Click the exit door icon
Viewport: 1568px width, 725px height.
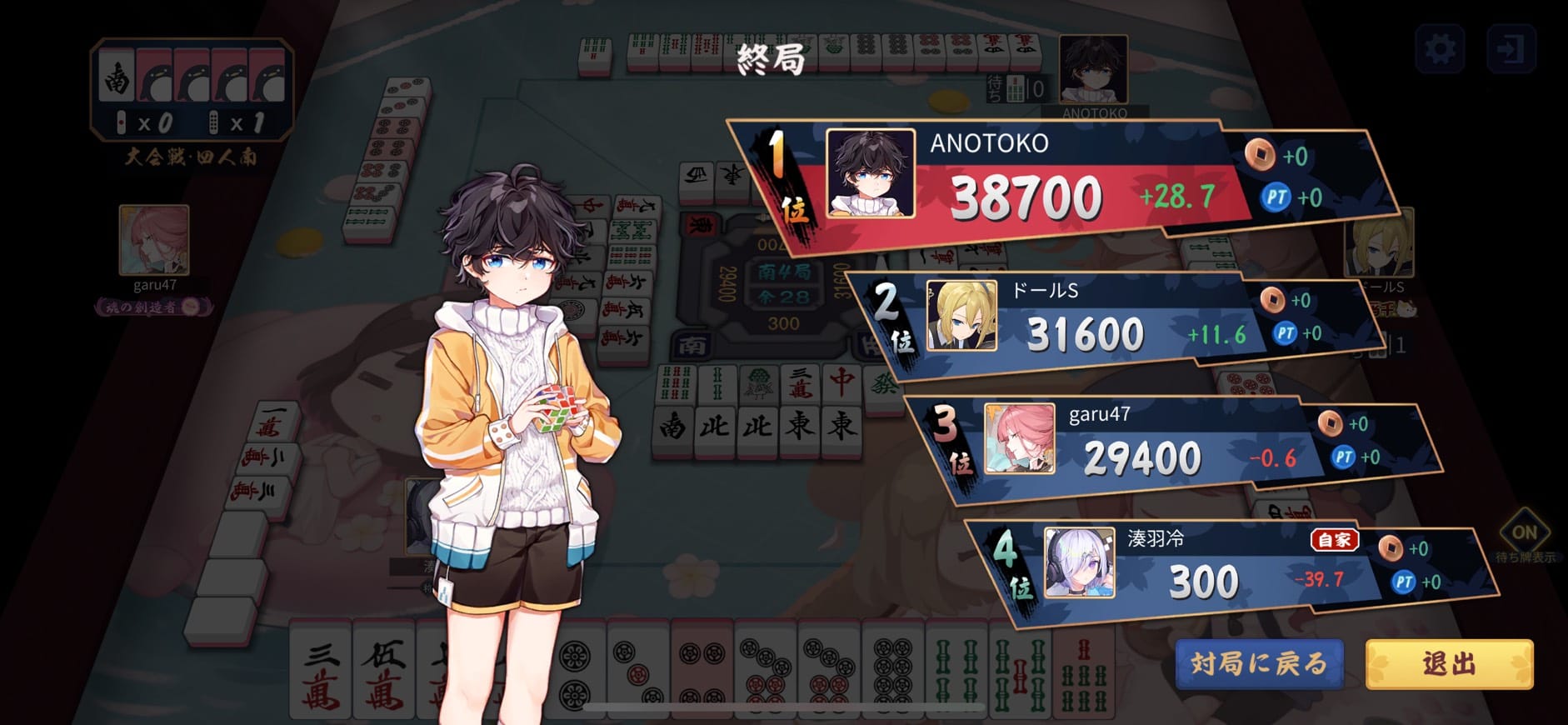[x=1511, y=49]
